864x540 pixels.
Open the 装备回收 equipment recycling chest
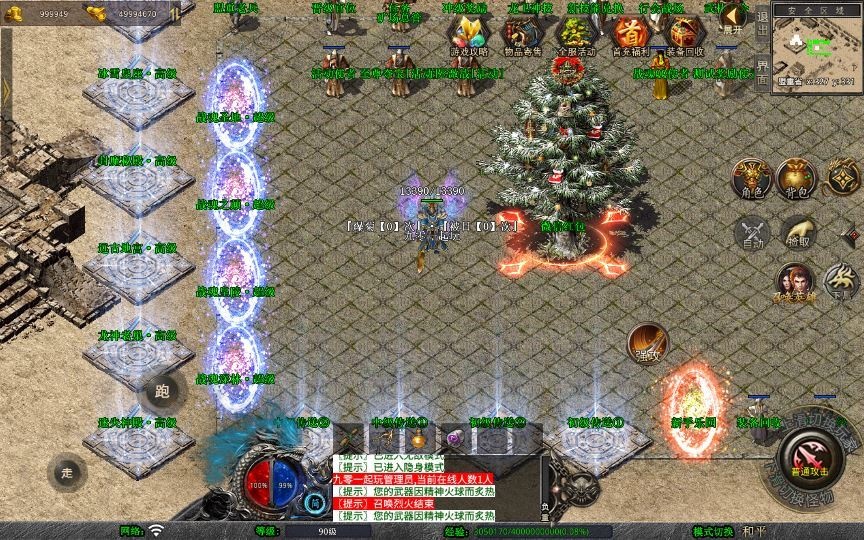(x=684, y=34)
